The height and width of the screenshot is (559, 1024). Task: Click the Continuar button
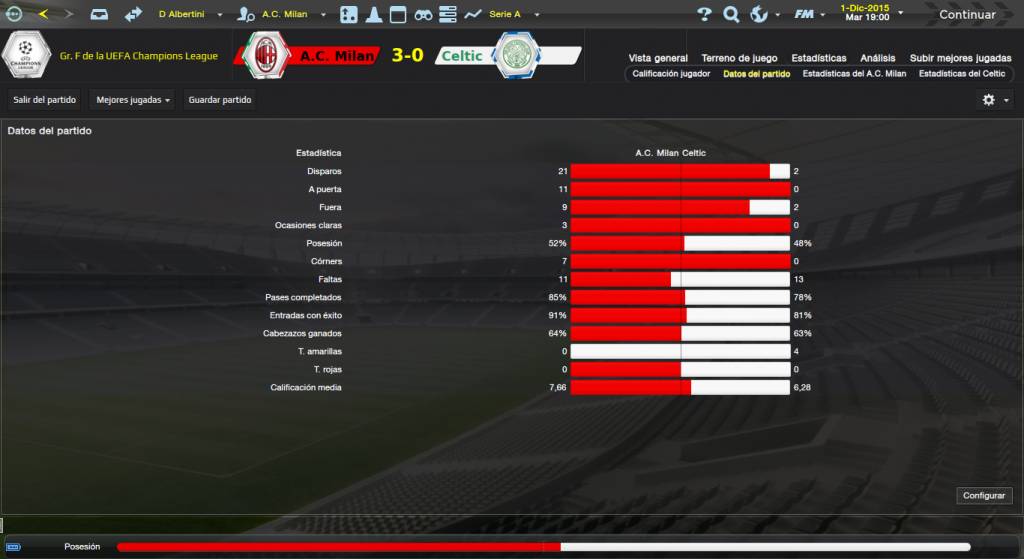[966, 14]
